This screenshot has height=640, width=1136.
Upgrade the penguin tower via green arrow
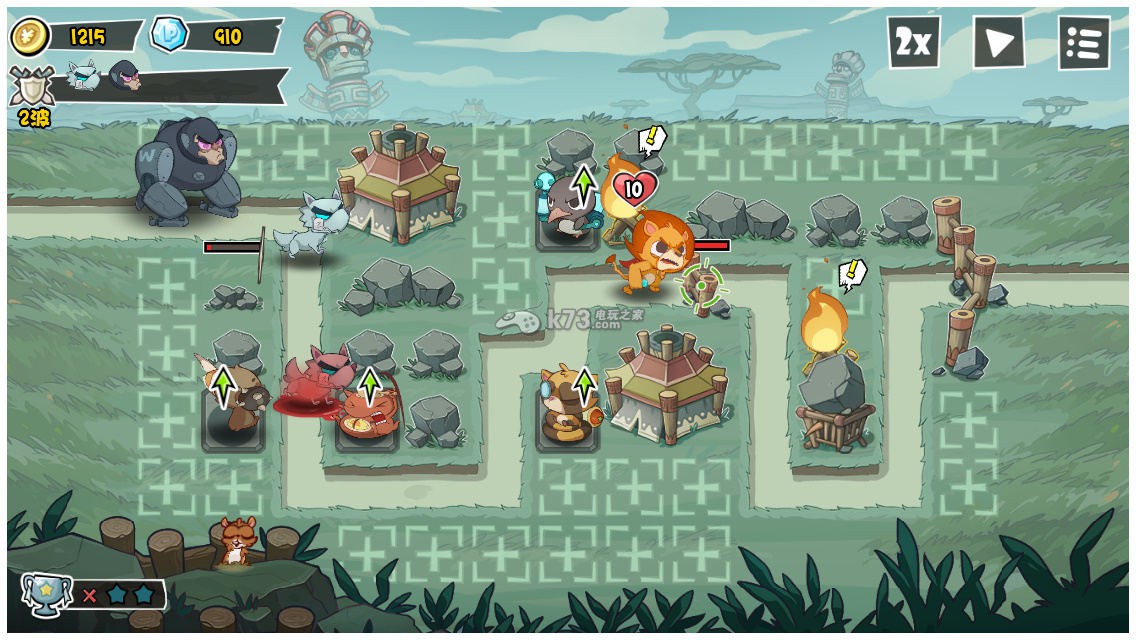583,186
